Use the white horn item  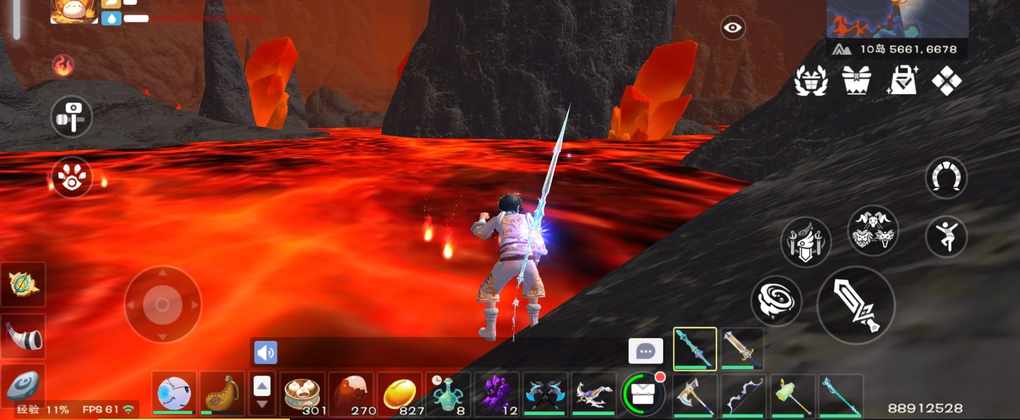(23, 338)
